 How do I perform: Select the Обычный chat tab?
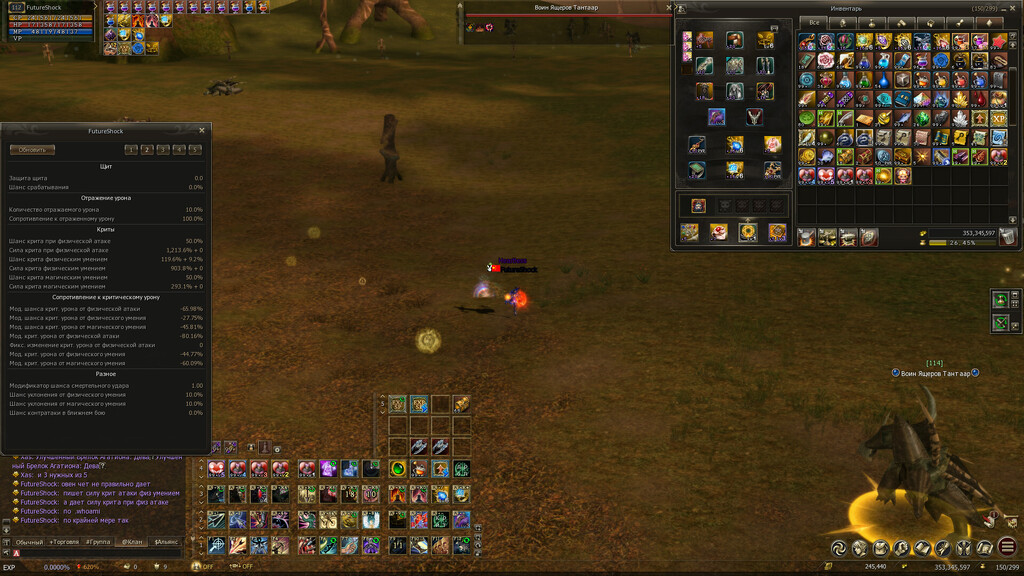[29, 542]
